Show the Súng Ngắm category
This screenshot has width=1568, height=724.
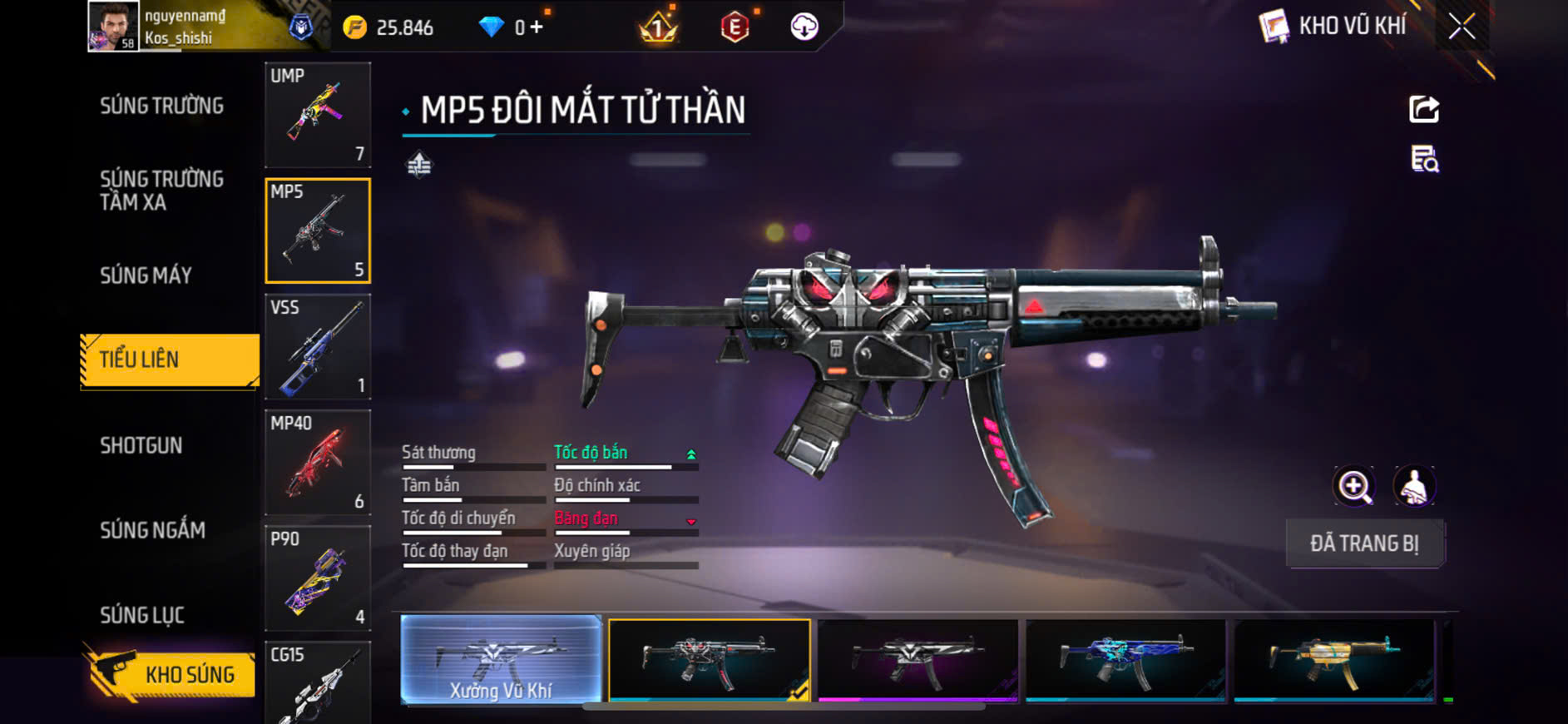152,530
